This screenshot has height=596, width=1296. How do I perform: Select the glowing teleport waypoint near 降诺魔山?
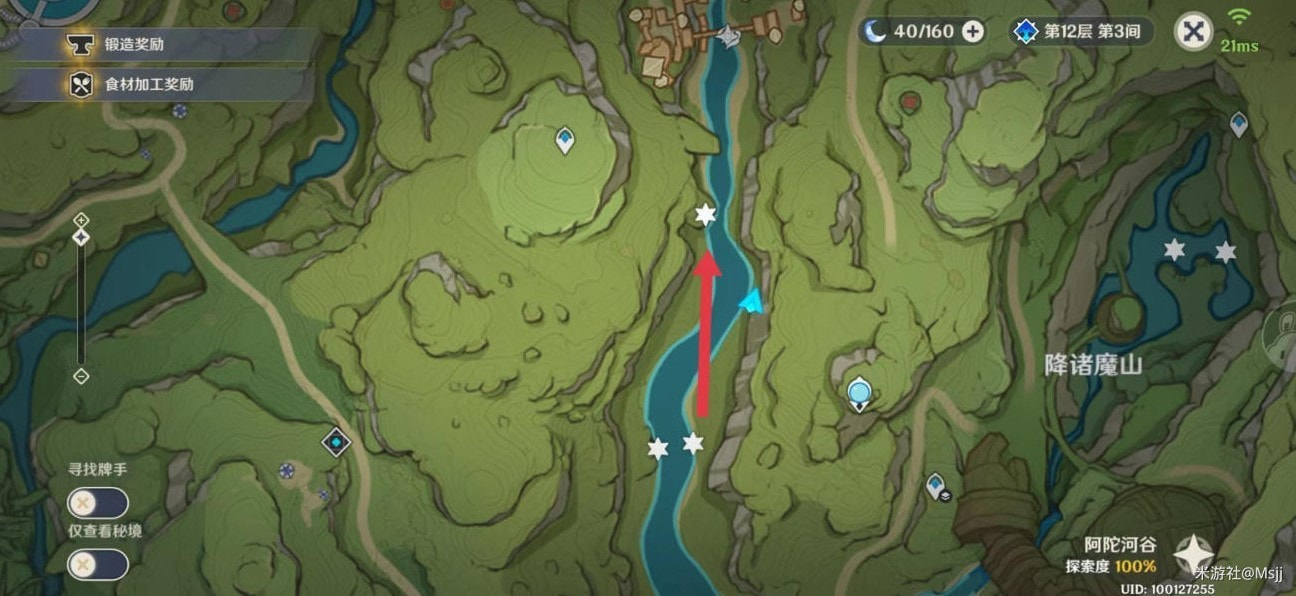coord(858,394)
